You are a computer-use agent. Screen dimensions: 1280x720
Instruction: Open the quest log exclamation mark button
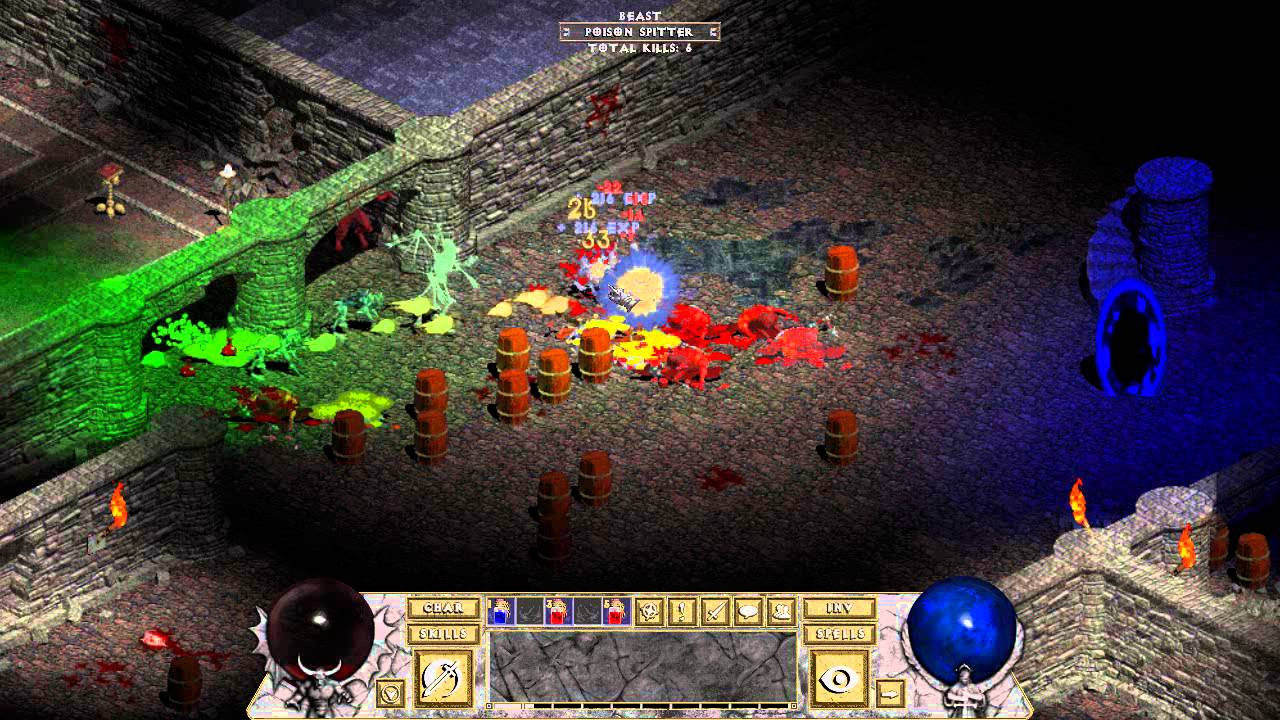(x=684, y=611)
